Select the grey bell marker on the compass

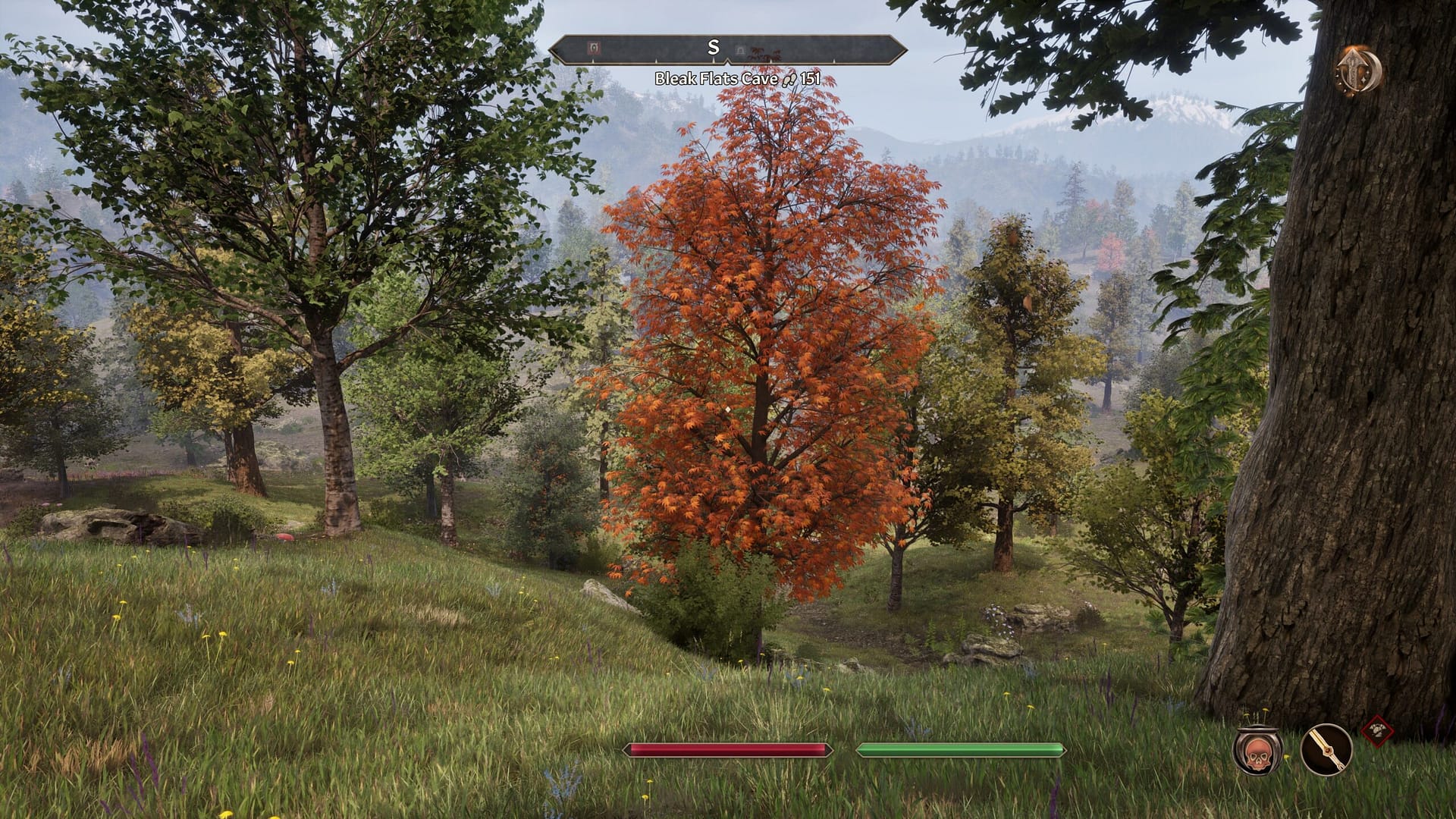[x=740, y=49]
